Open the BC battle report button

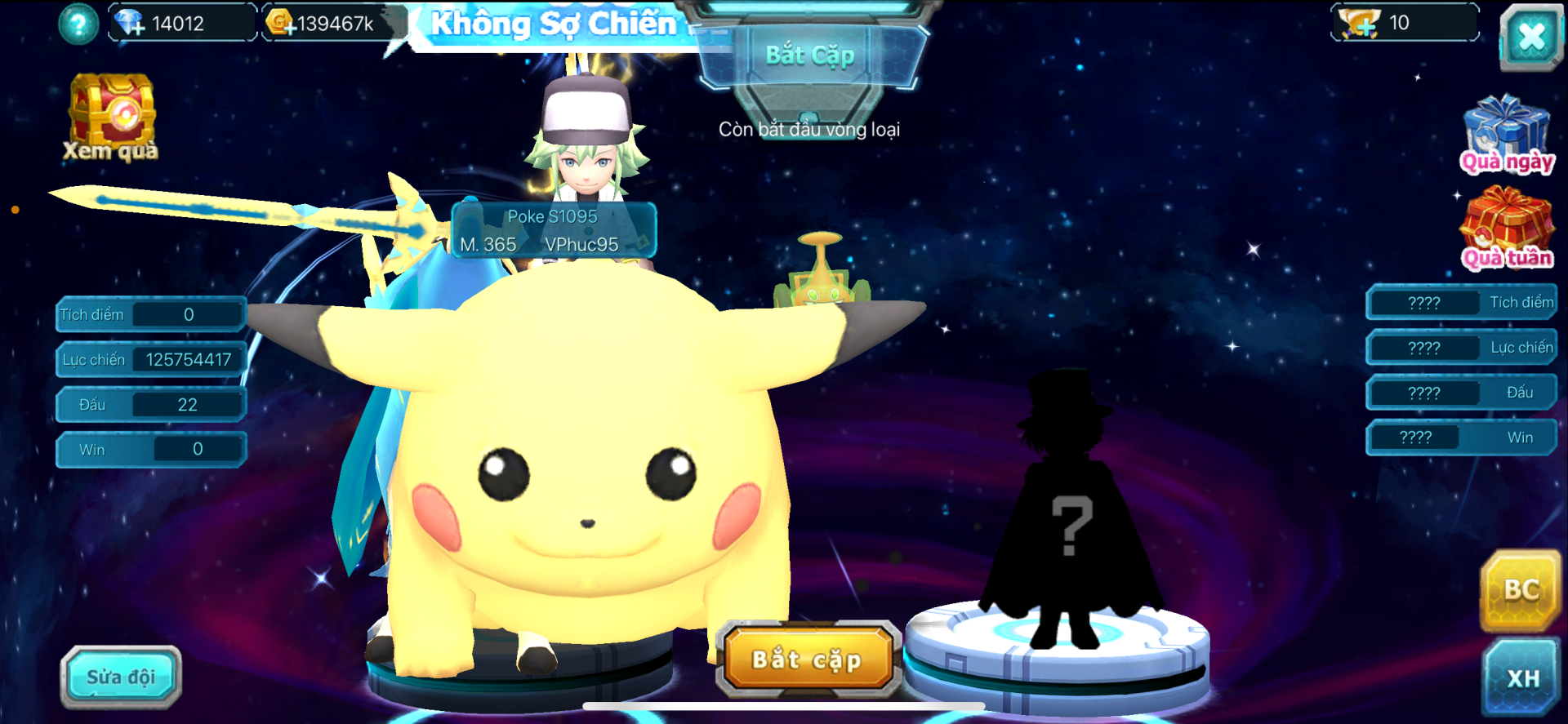[x=1521, y=590]
